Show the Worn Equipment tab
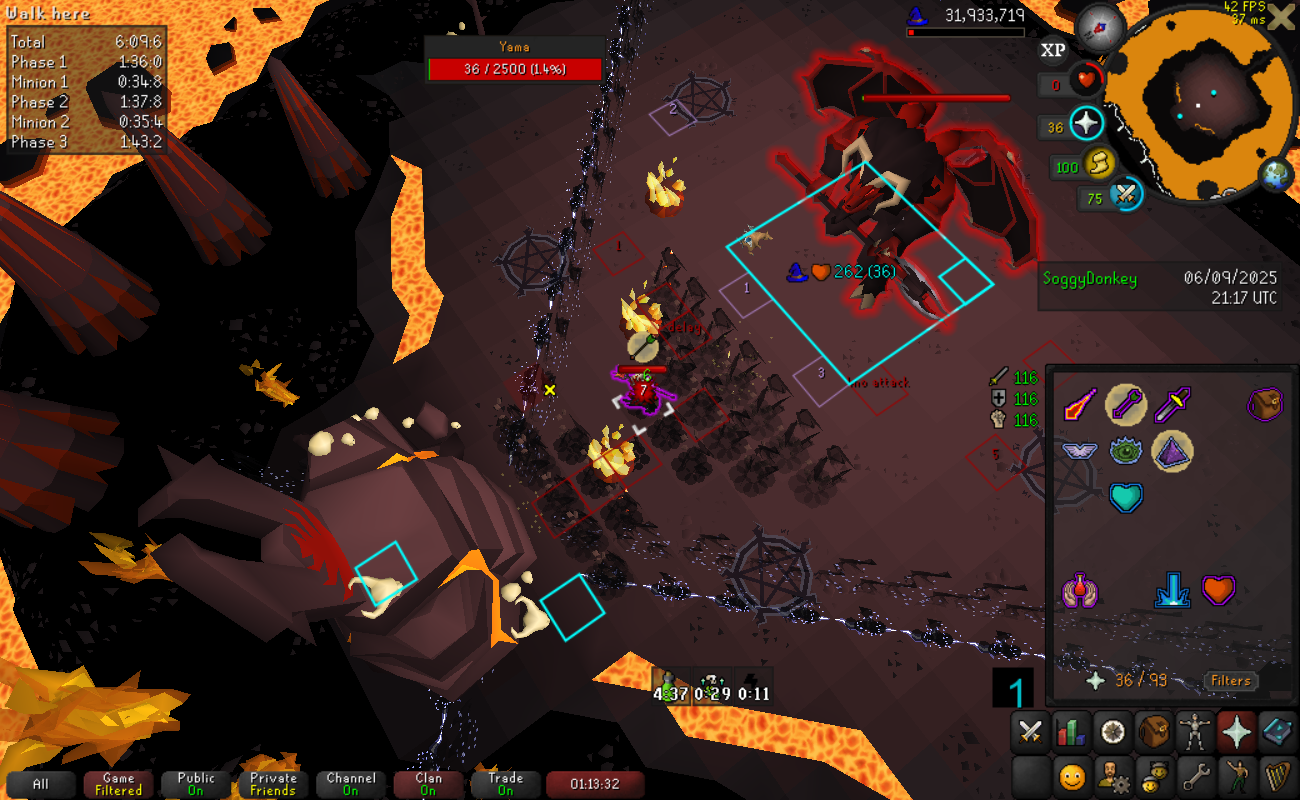1300x800 pixels. (1196, 732)
